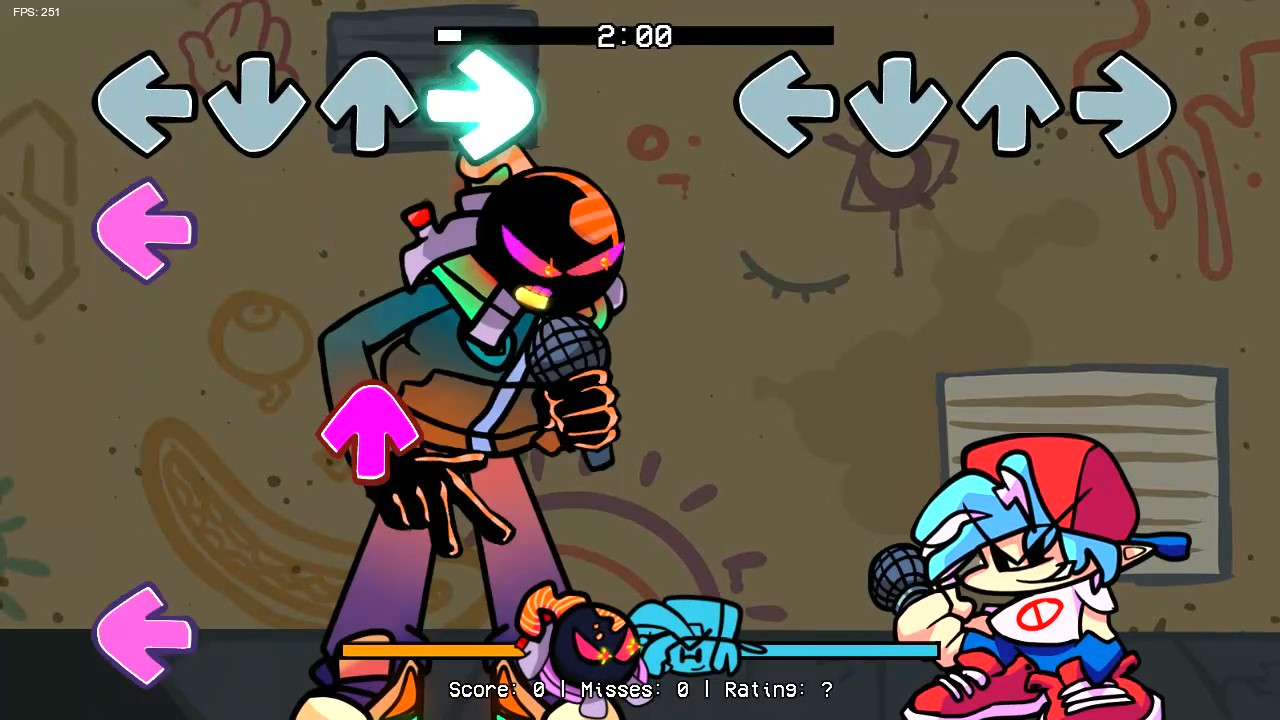Click the song progress marker
Image resolution: width=1280 pixels, height=720 pixels.
coord(448,36)
